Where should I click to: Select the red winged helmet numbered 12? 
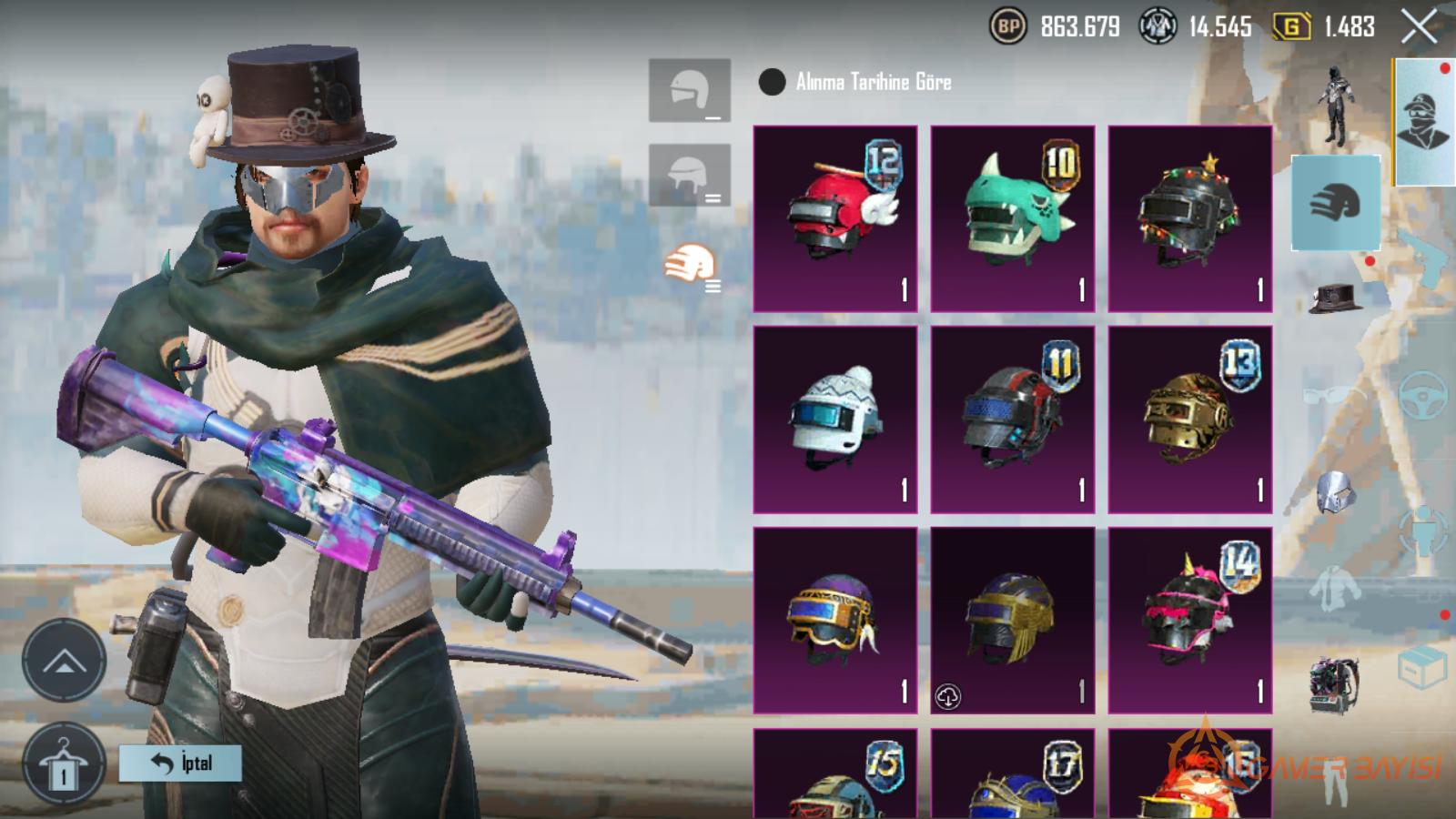coord(835,218)
